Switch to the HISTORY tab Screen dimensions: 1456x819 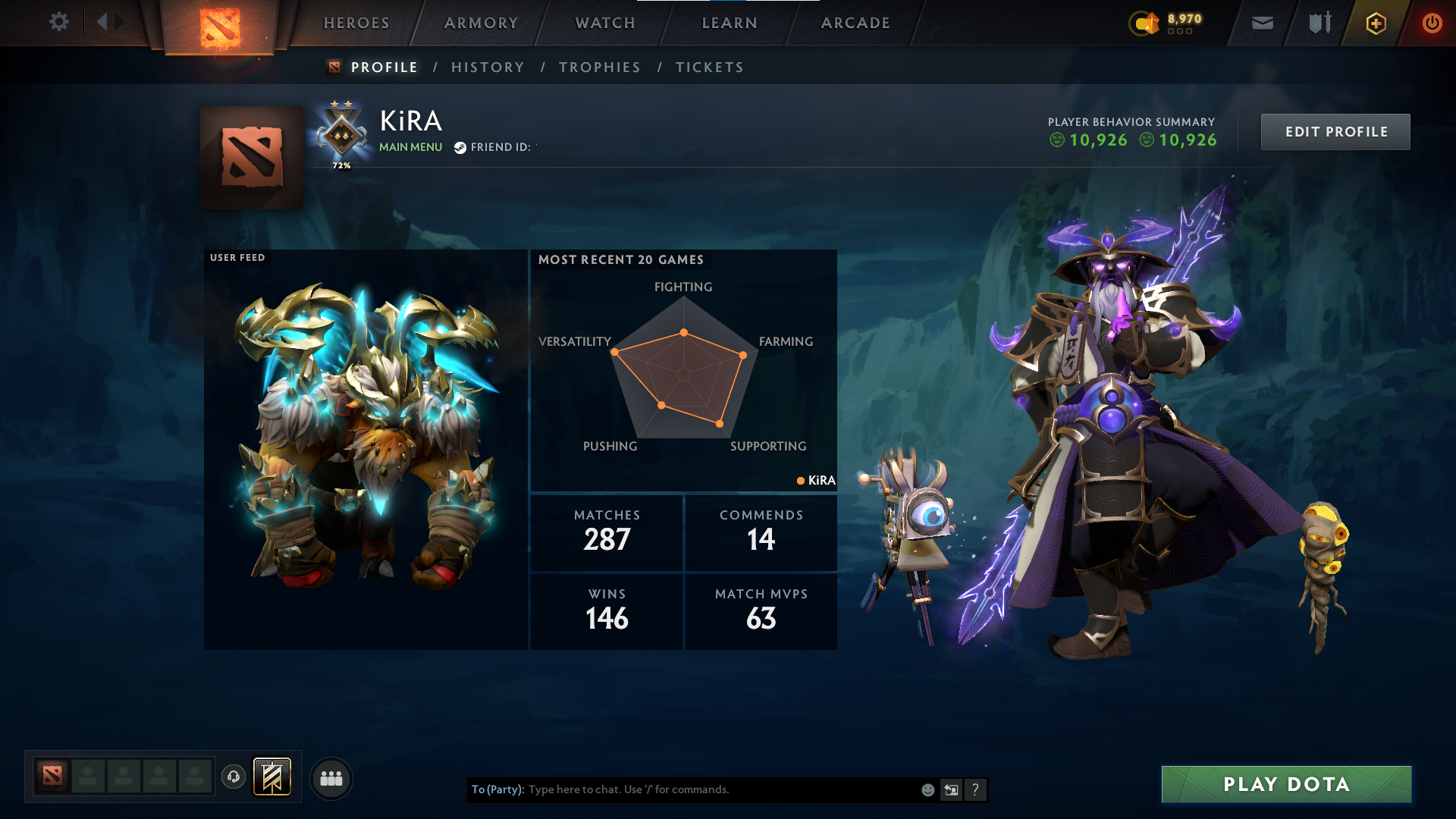[488, 67]
